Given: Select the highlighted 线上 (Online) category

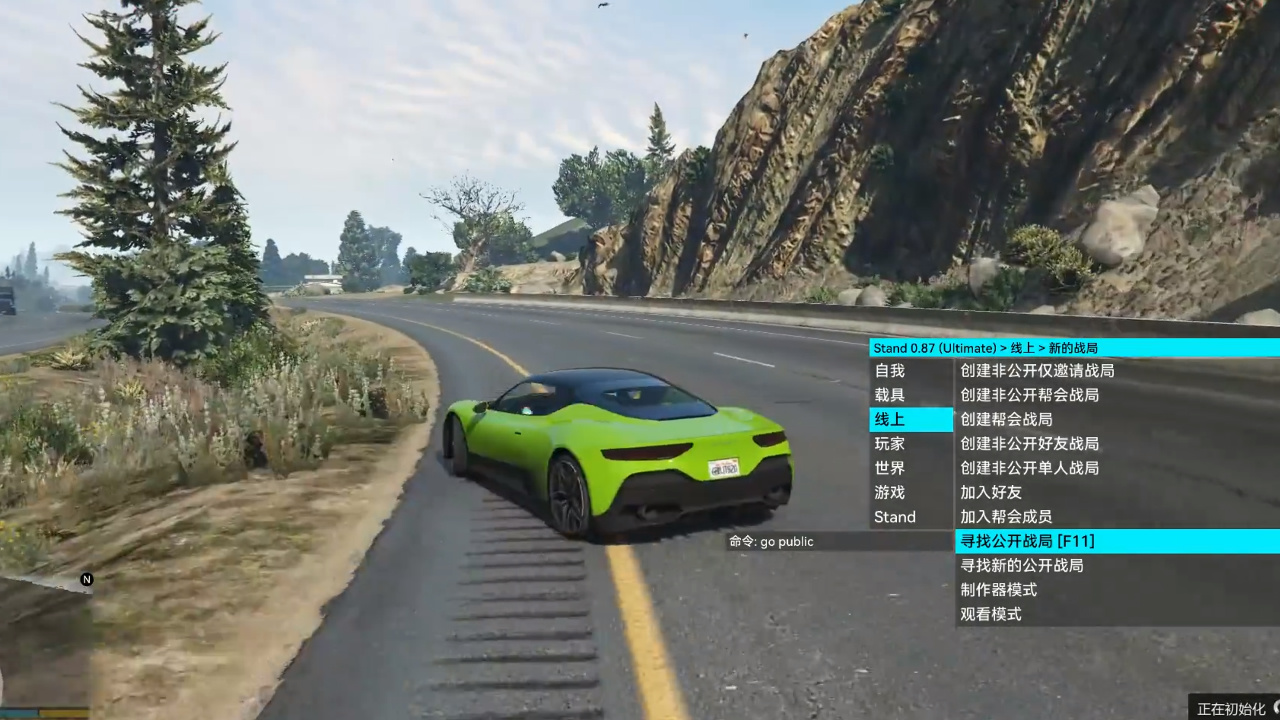Looking at the screenshot, I should coord(889,419).
